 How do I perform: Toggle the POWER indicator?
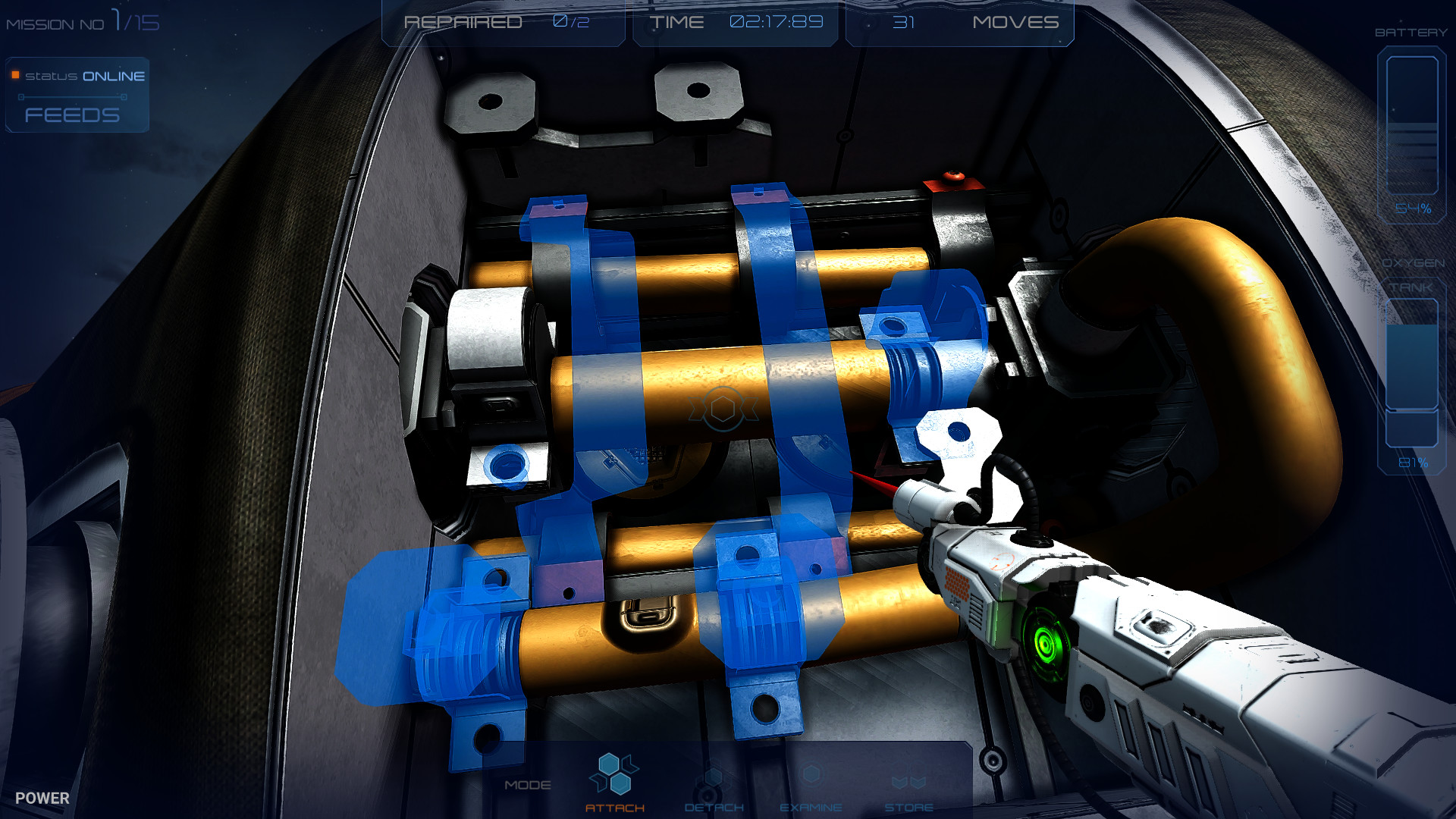42,798
